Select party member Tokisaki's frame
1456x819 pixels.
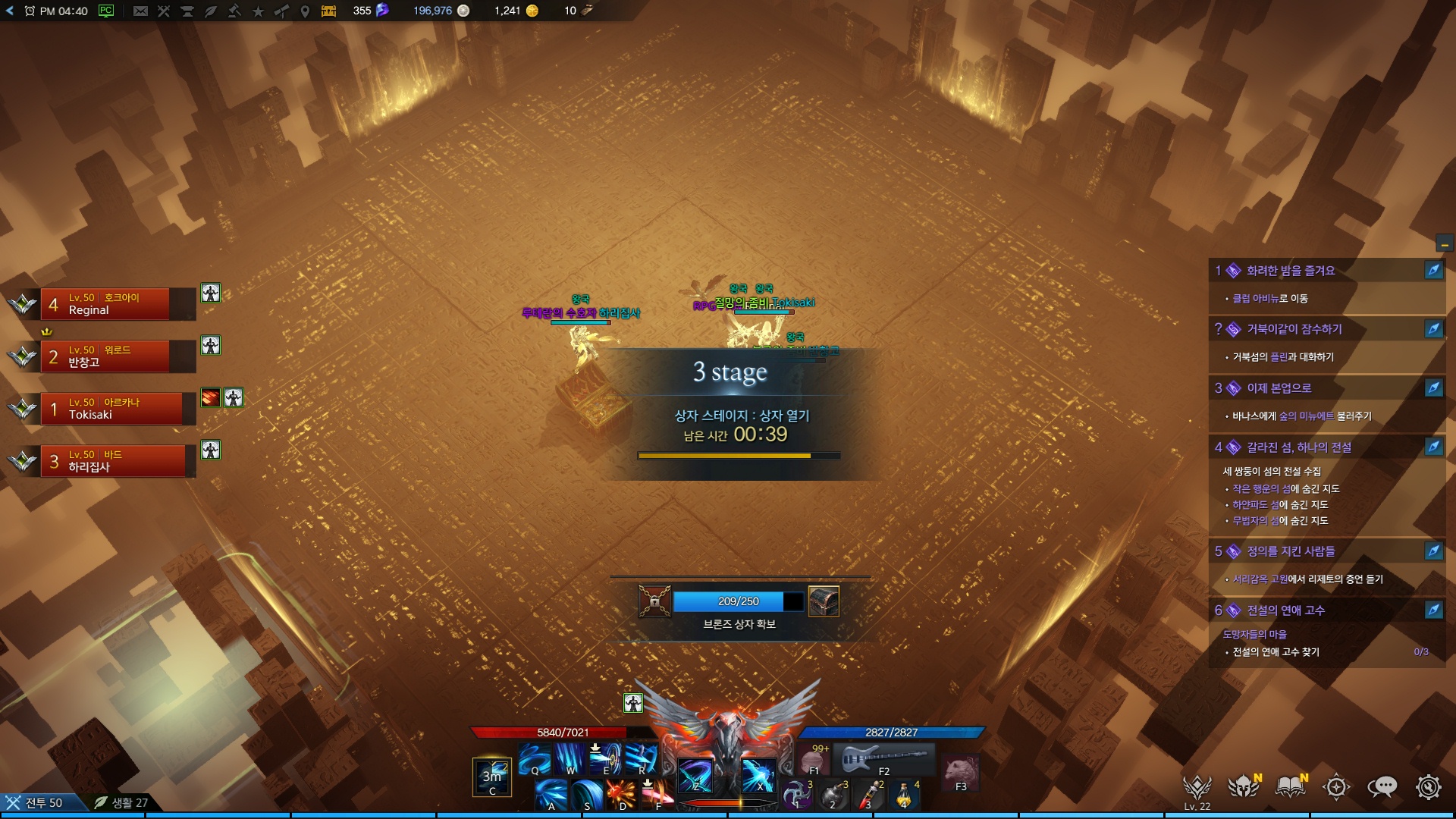114,409
